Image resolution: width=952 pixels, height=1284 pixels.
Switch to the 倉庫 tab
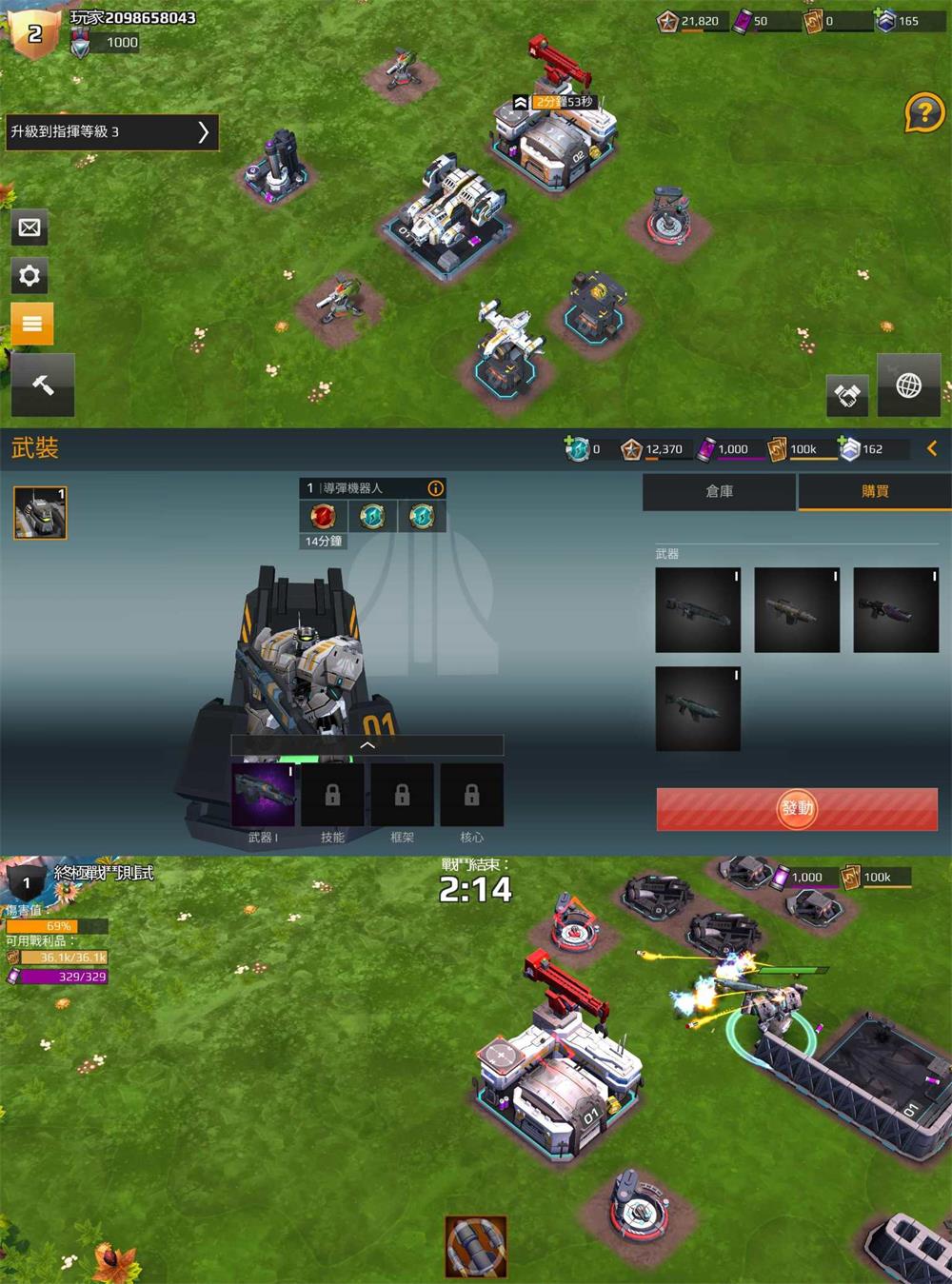(719, 492)
